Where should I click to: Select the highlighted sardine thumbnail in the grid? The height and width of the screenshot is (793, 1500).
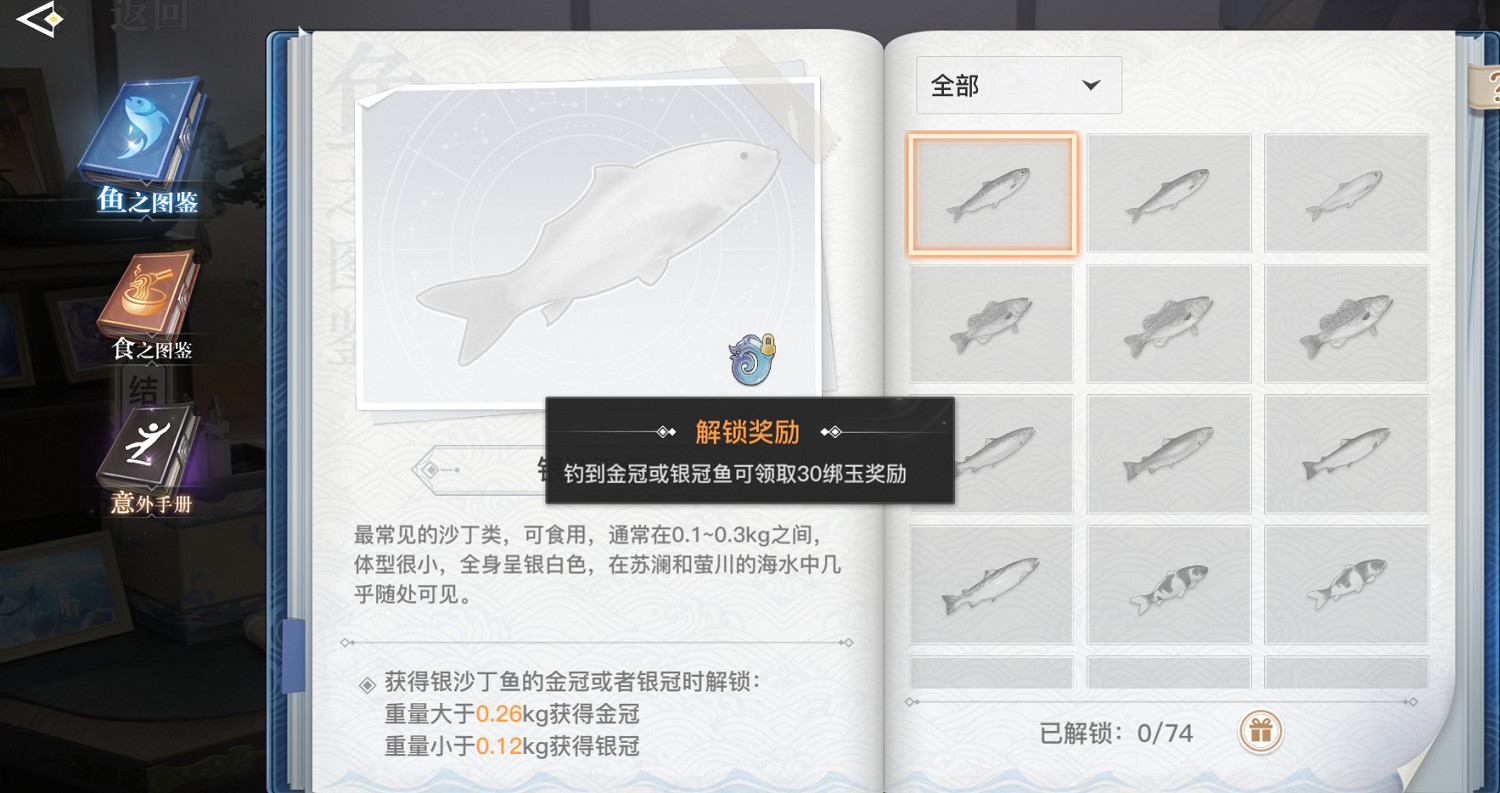coord(991,193)
